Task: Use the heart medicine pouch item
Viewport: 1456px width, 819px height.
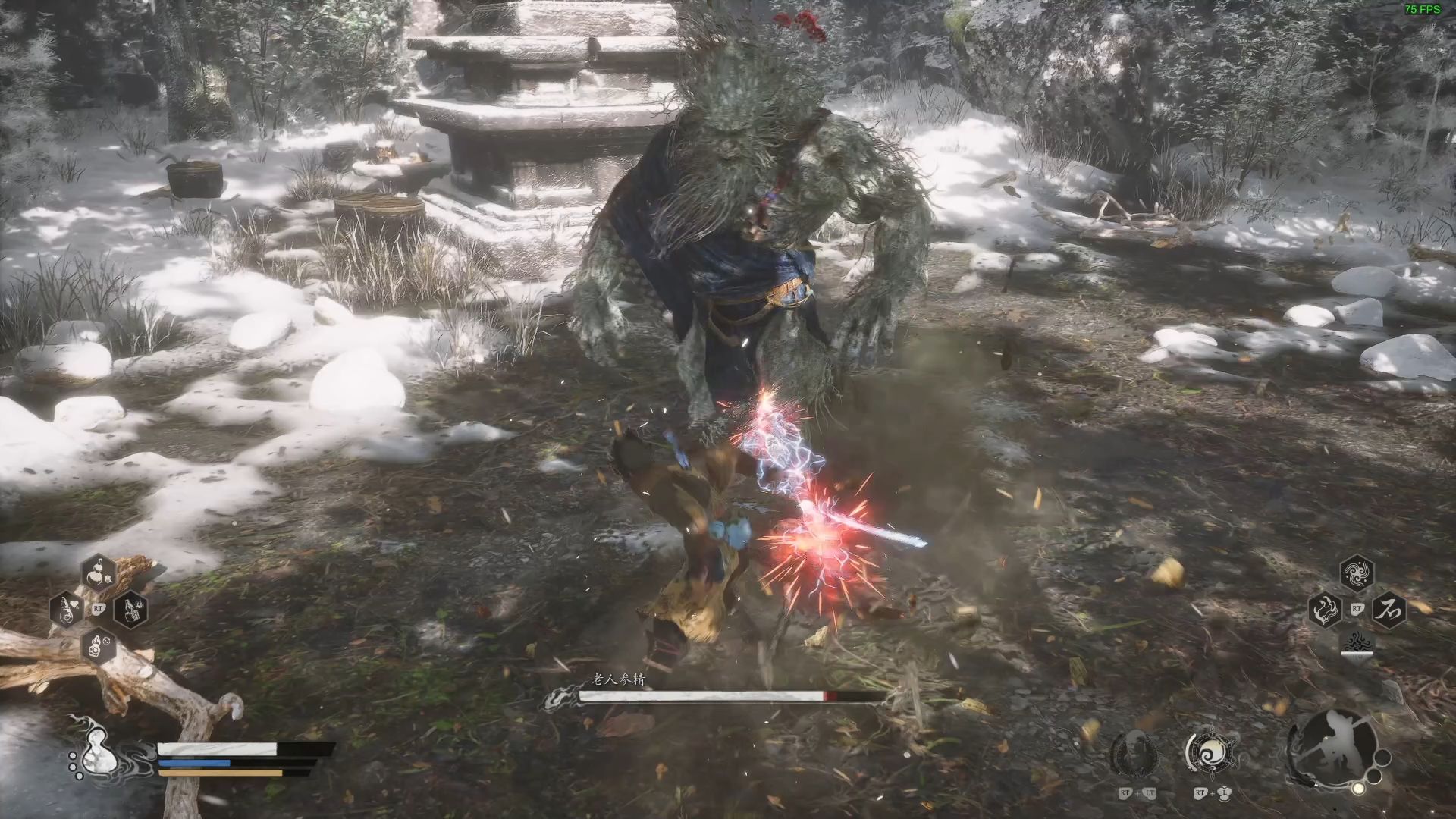Action: point(67,609)
